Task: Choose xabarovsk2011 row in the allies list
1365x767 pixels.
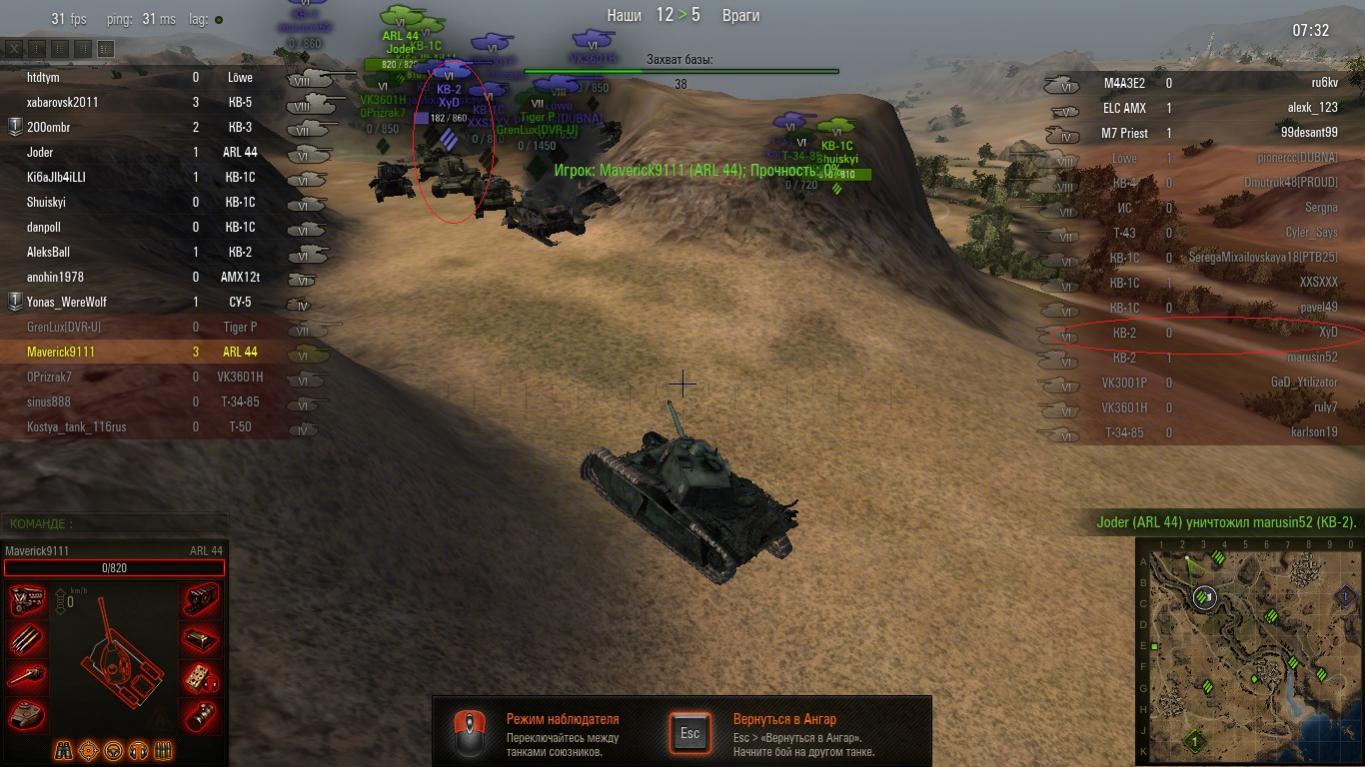Action: (x=63, y=102)
